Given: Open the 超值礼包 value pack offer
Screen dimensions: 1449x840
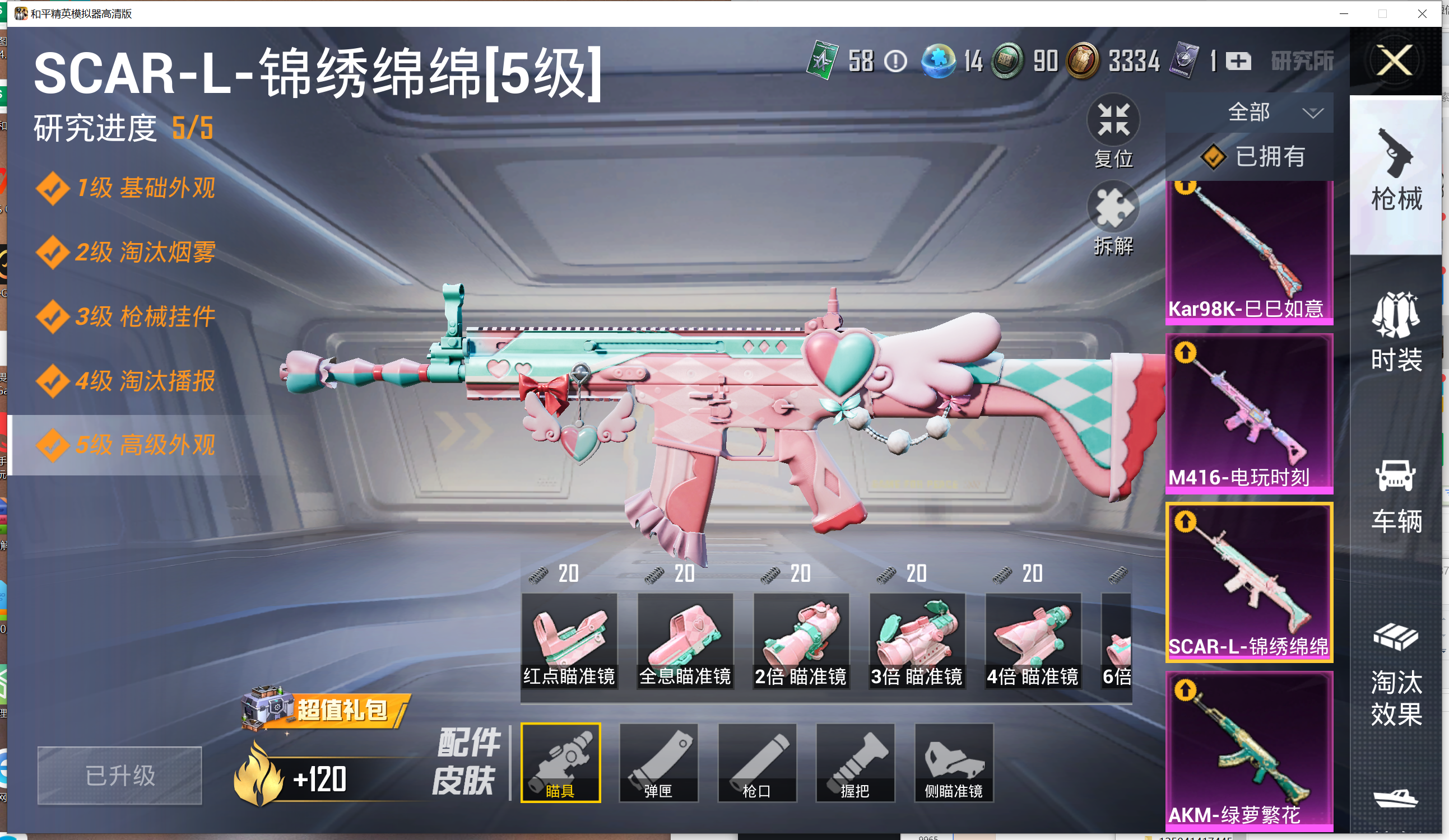Looking at the screenshot, I should point(328,710).
